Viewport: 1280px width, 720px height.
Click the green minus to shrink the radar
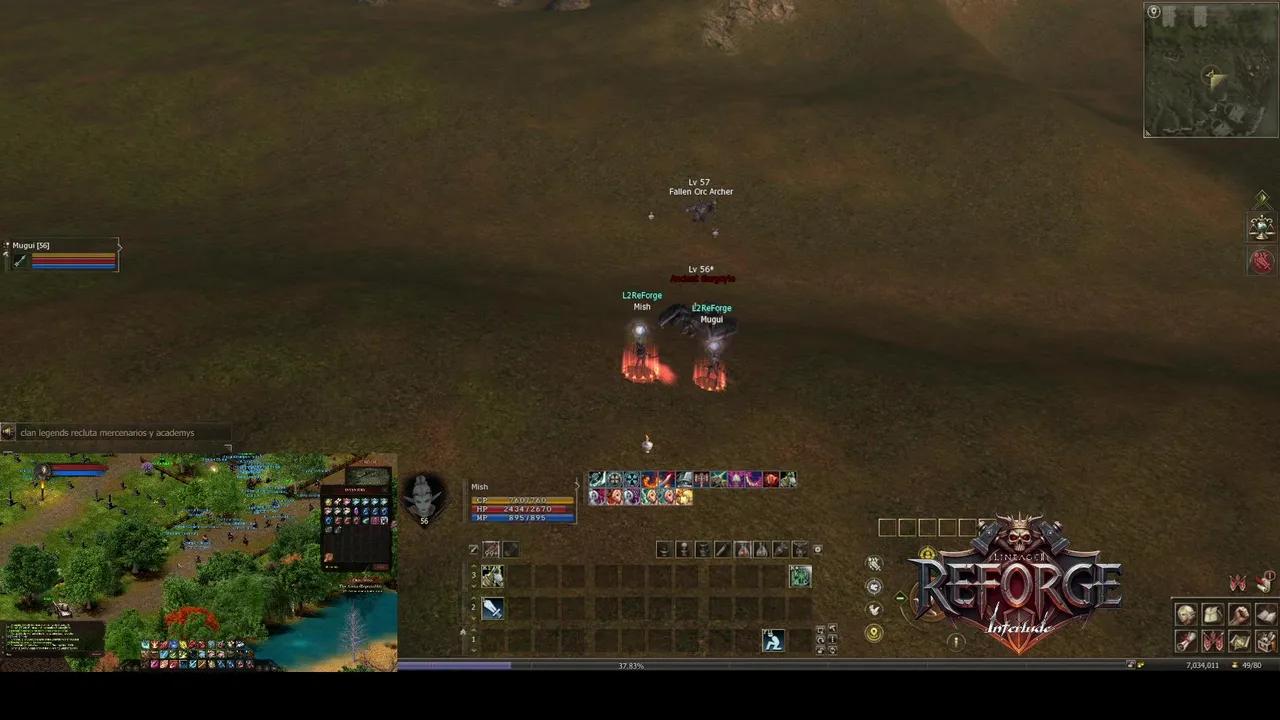[901, 597]
